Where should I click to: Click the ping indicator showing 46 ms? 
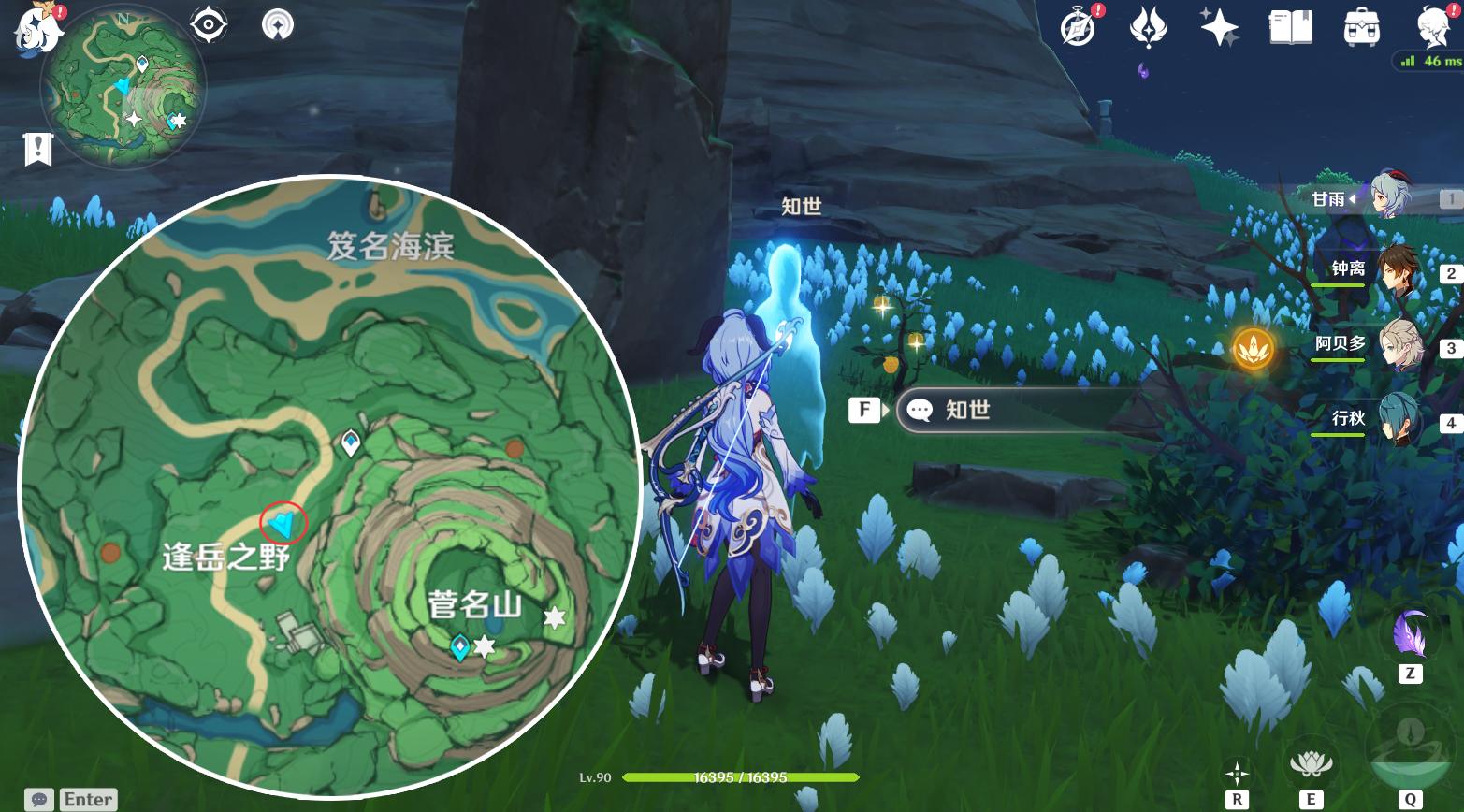(x=1429, y=61)
